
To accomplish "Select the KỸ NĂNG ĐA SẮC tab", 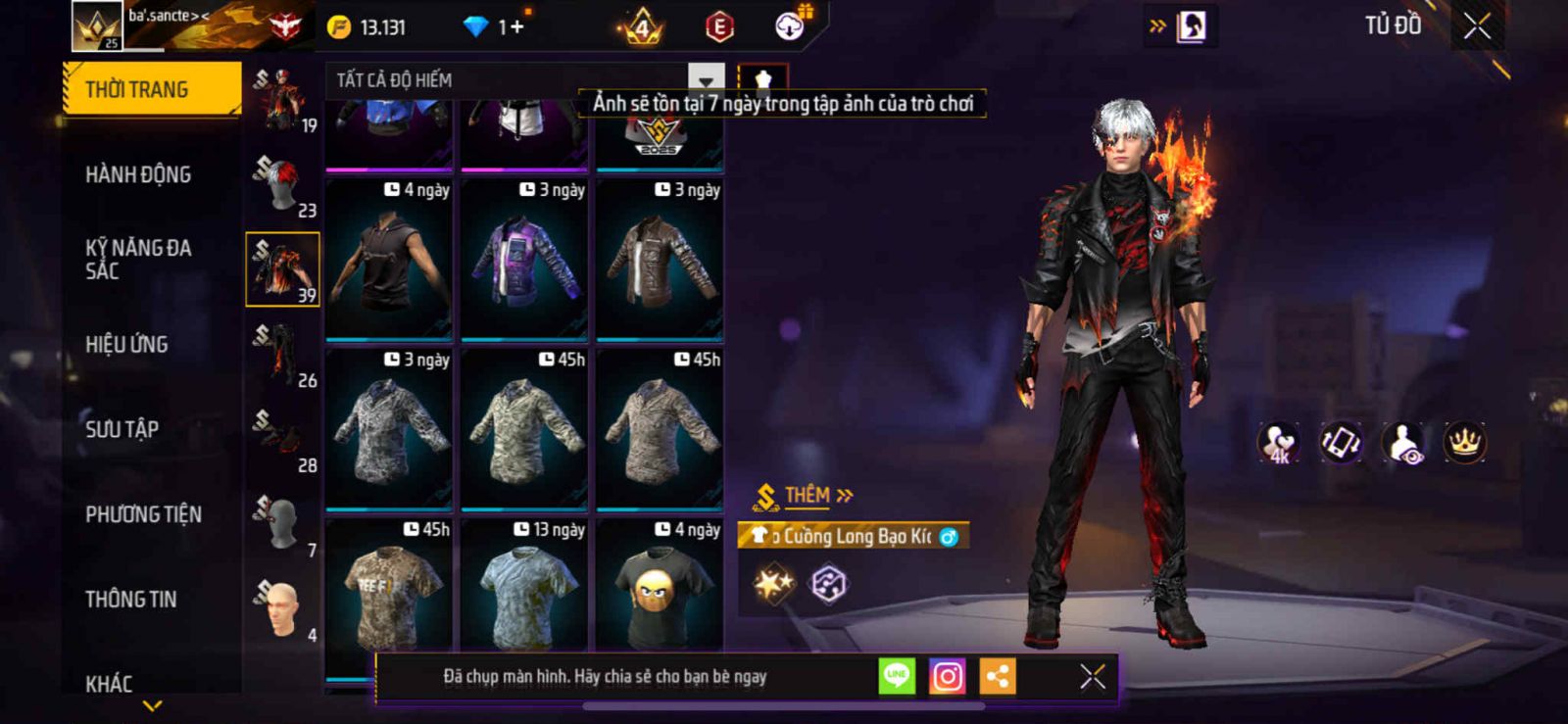I will [x=138, y=259].
